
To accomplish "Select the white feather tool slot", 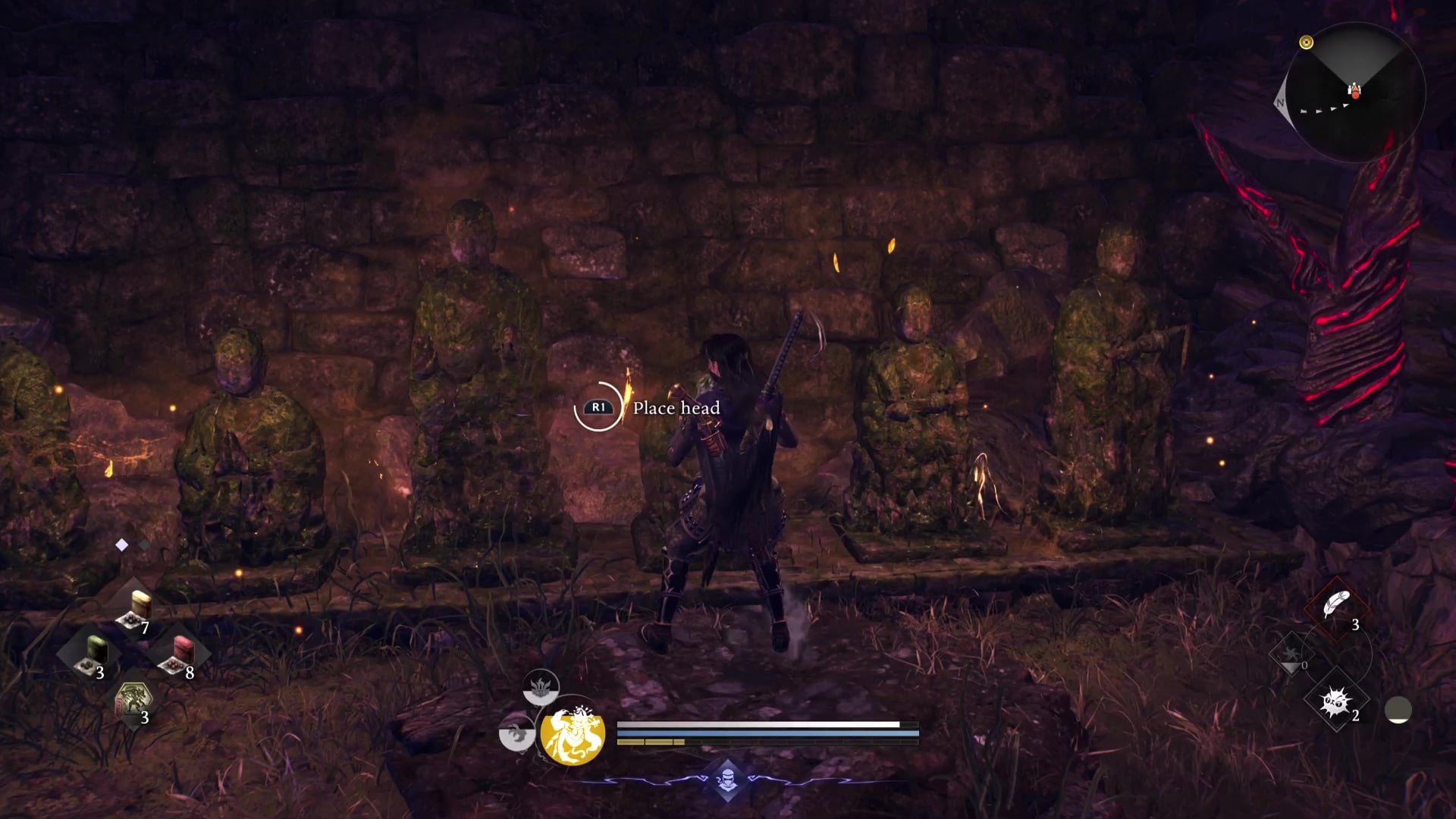I will click(1336, 607).
